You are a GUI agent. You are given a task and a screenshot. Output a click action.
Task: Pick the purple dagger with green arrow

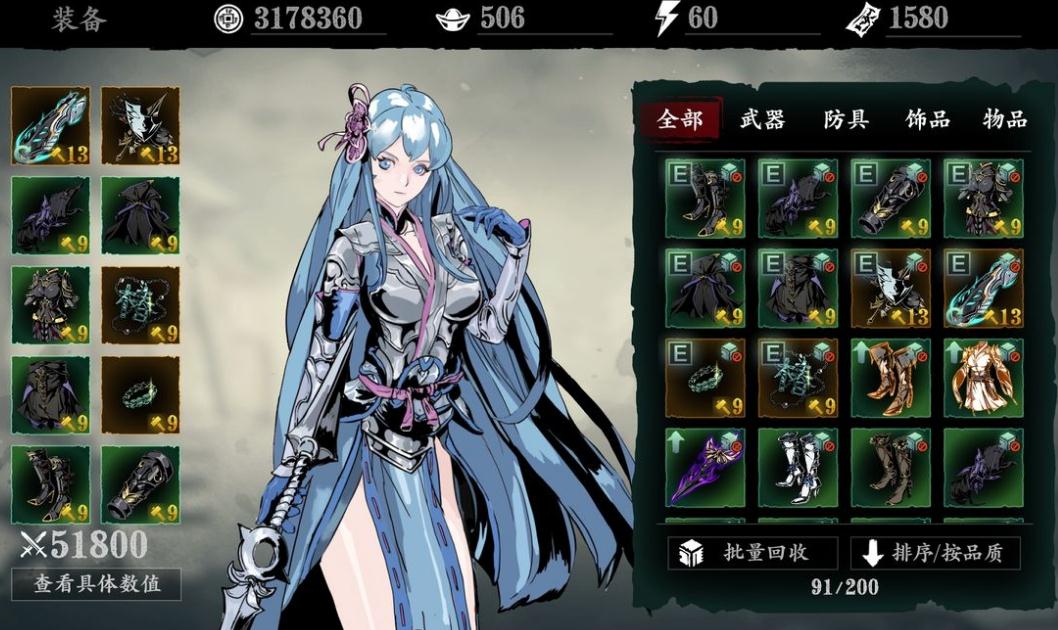coord(706,468)
